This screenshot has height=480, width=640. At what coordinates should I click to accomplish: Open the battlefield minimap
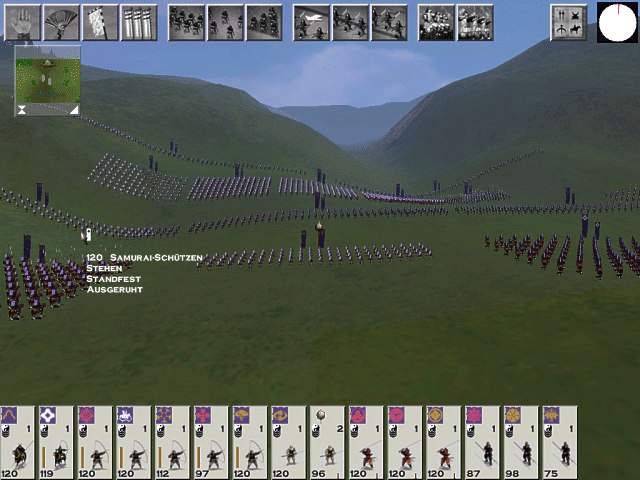(47, 80)
